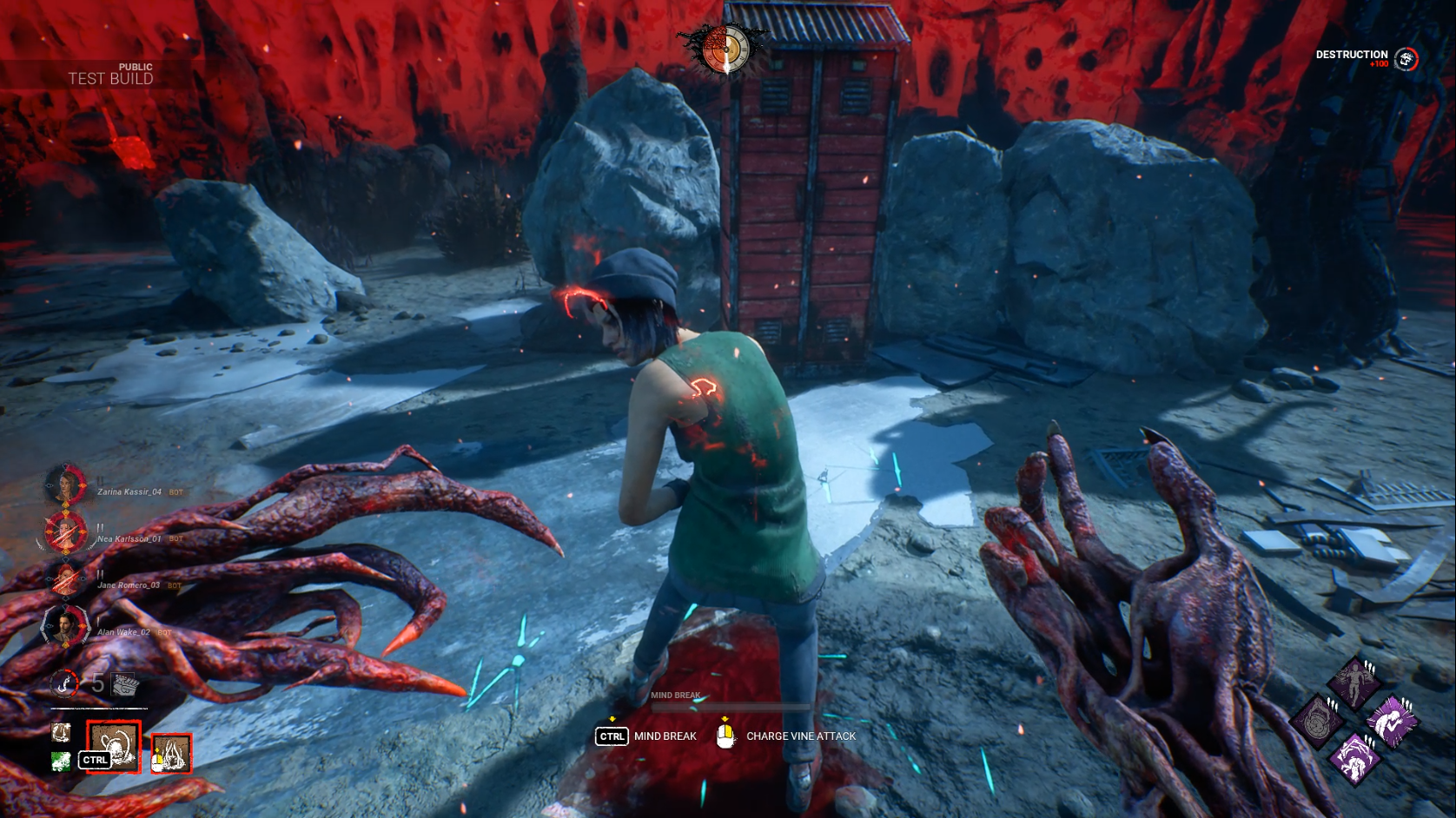Select the round dial perk on left
The width and height of the screenshot is (1456, 818).
1317,721
